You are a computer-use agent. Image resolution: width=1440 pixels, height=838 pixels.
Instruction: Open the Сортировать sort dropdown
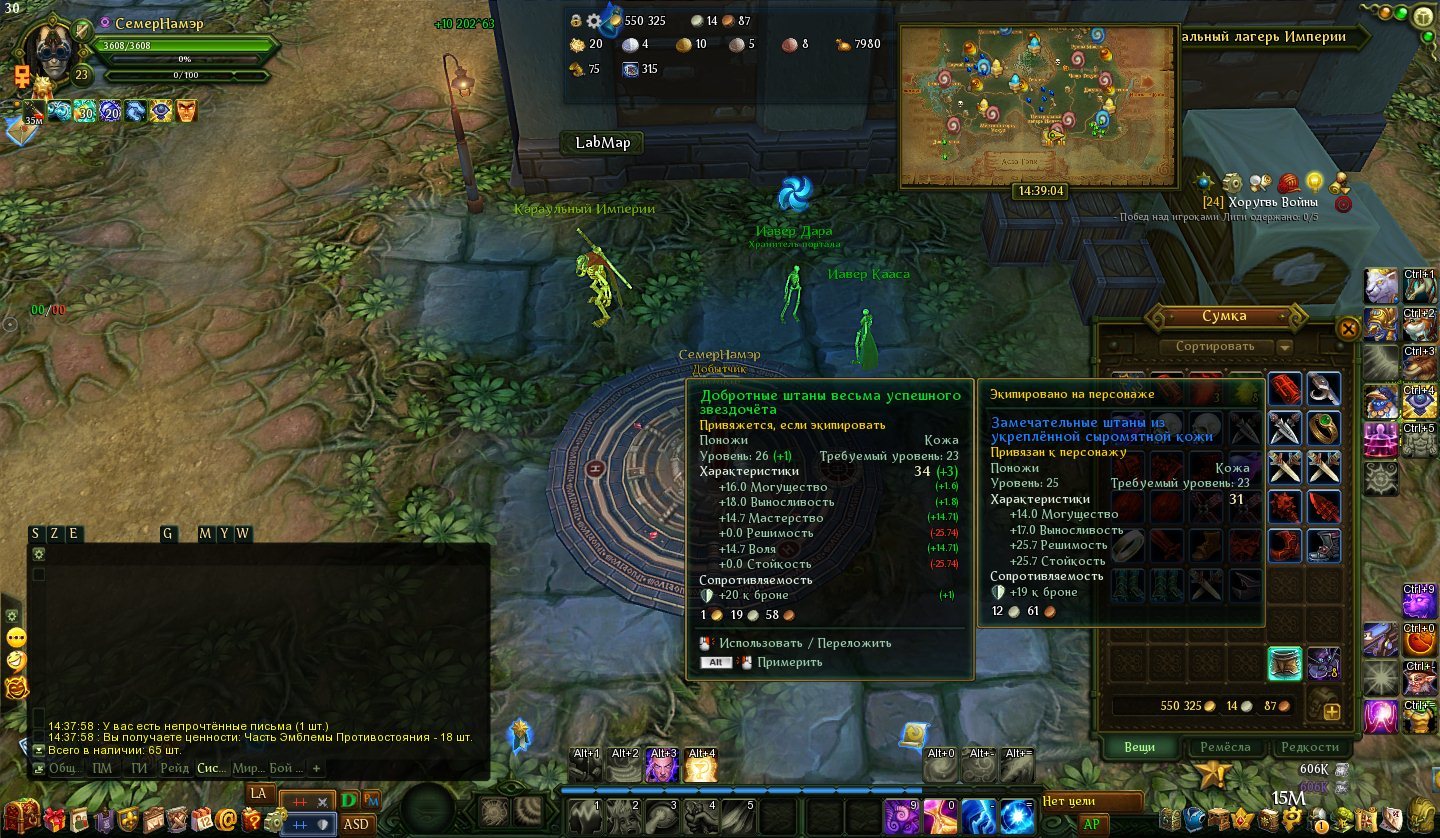[x=1285, y=347]
